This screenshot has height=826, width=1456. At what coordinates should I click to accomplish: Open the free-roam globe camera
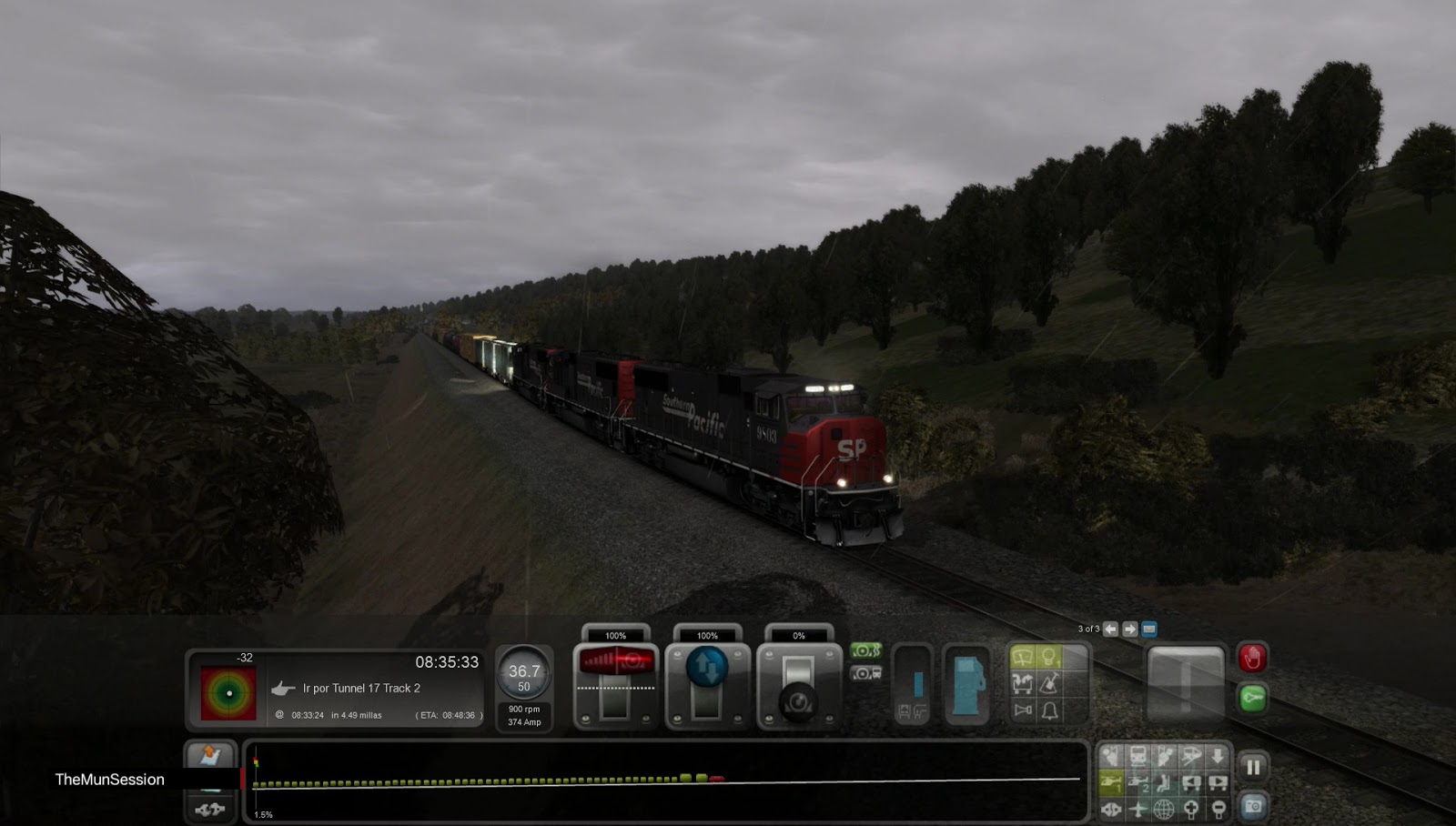coord(1164,808)
